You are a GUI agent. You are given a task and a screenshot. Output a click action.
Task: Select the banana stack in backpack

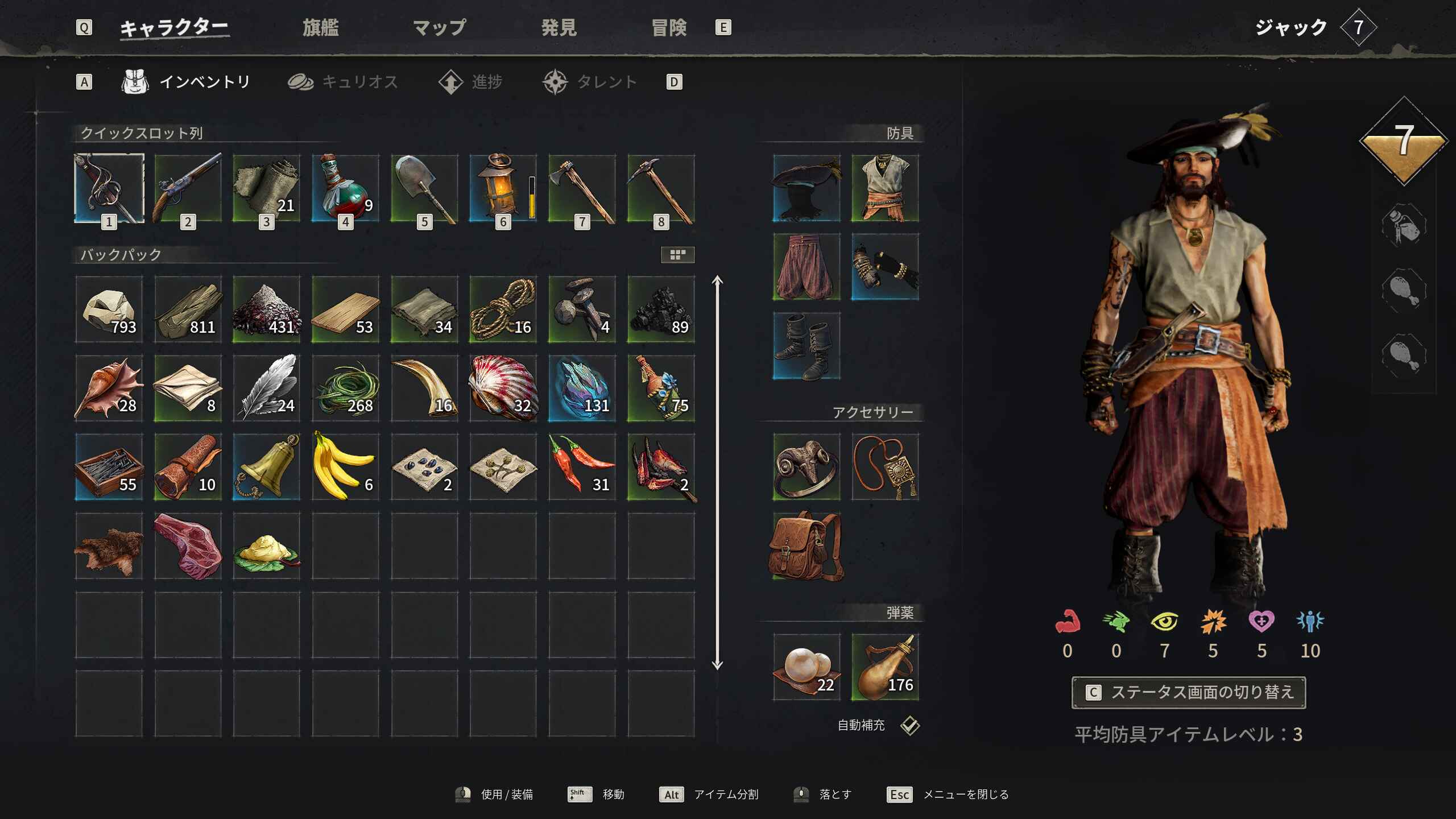[345, 467]
